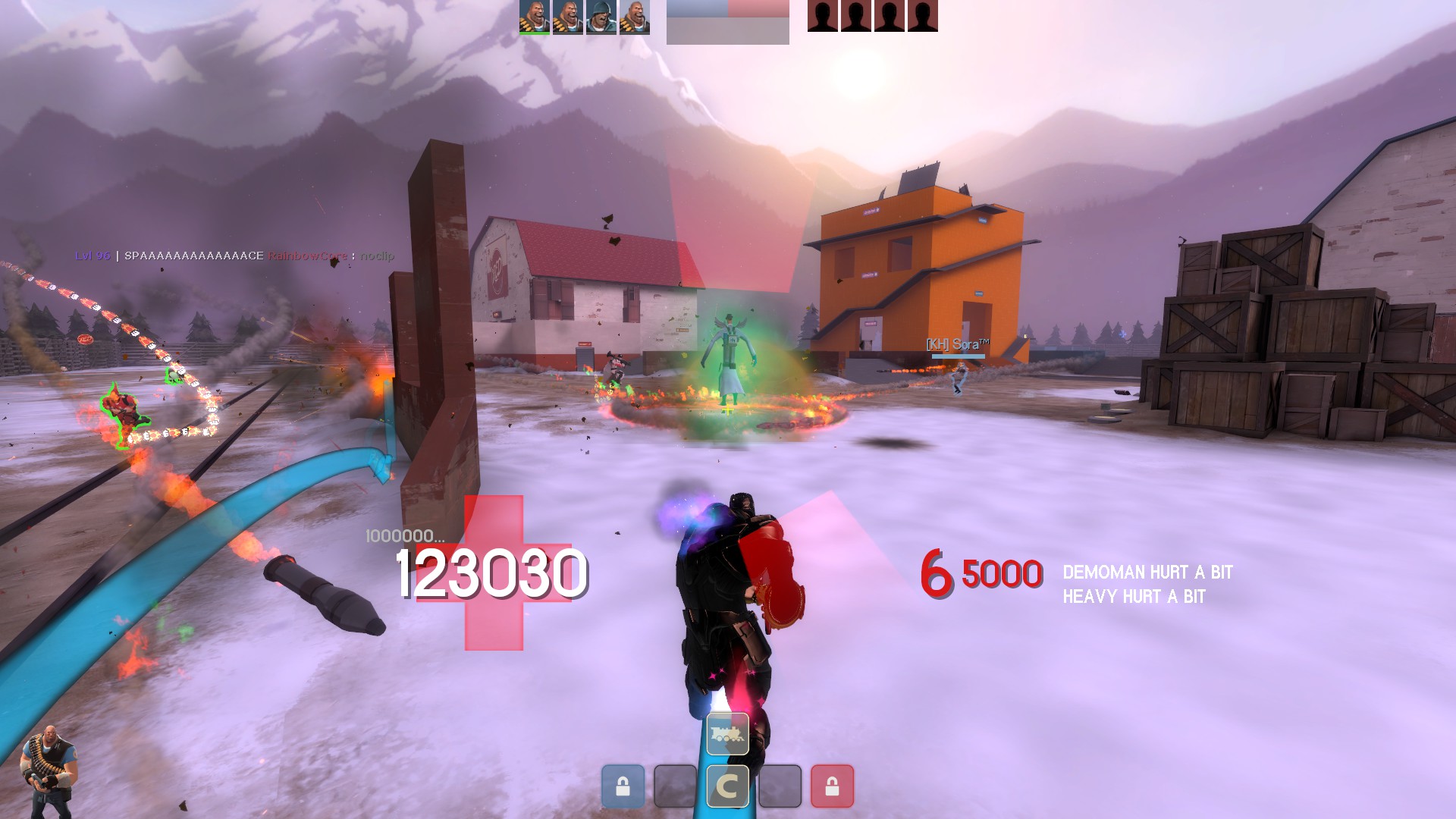Select the blue locked control point icon
The width and height of the screenshot is (1456, 819).
click(623, 786)
